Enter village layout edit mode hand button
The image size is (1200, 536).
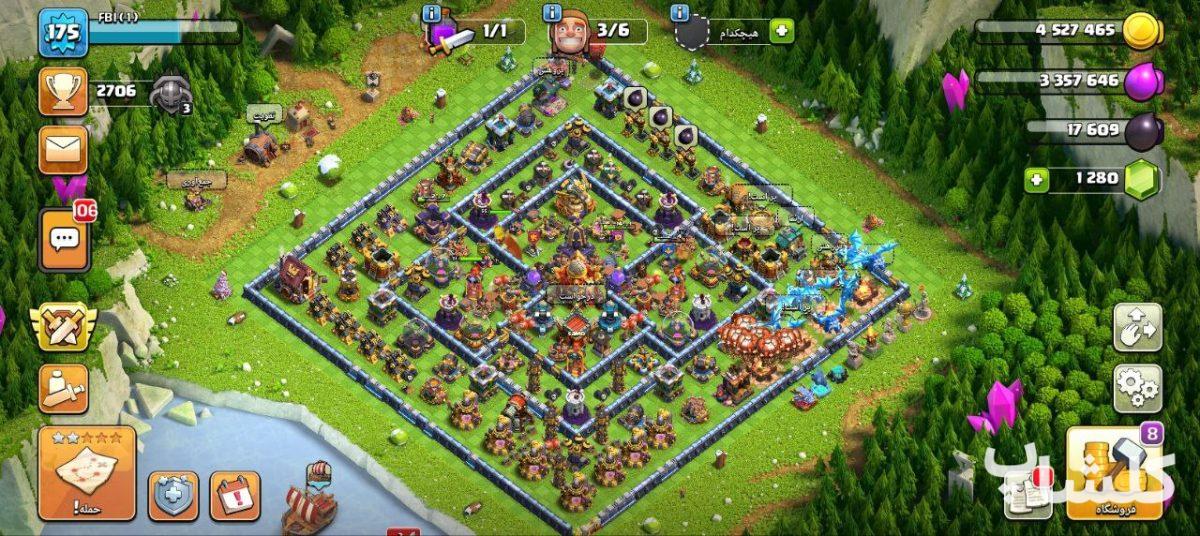(x=1138, y=328)
